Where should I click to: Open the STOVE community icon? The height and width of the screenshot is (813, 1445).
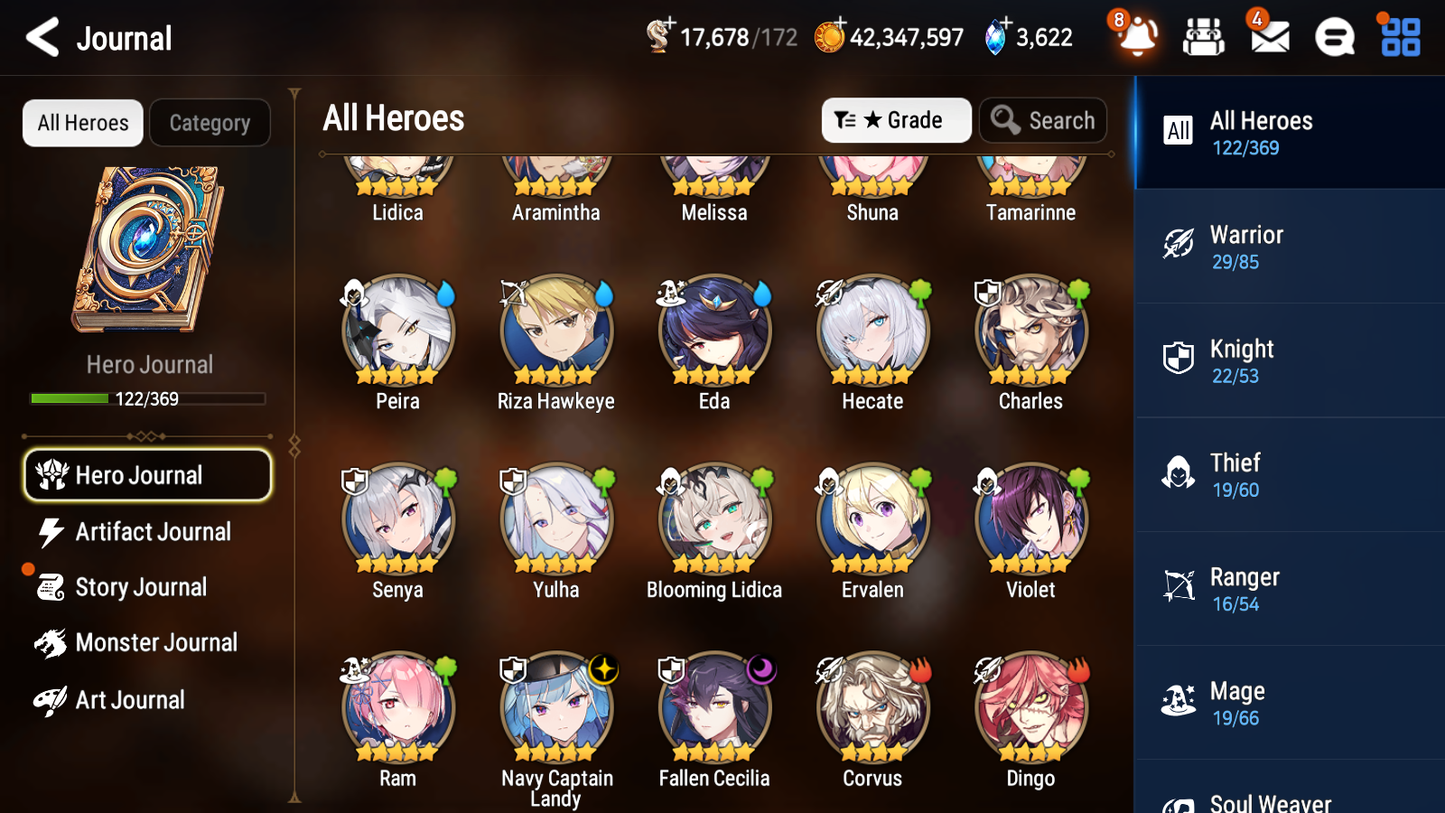pos(1334,37)
